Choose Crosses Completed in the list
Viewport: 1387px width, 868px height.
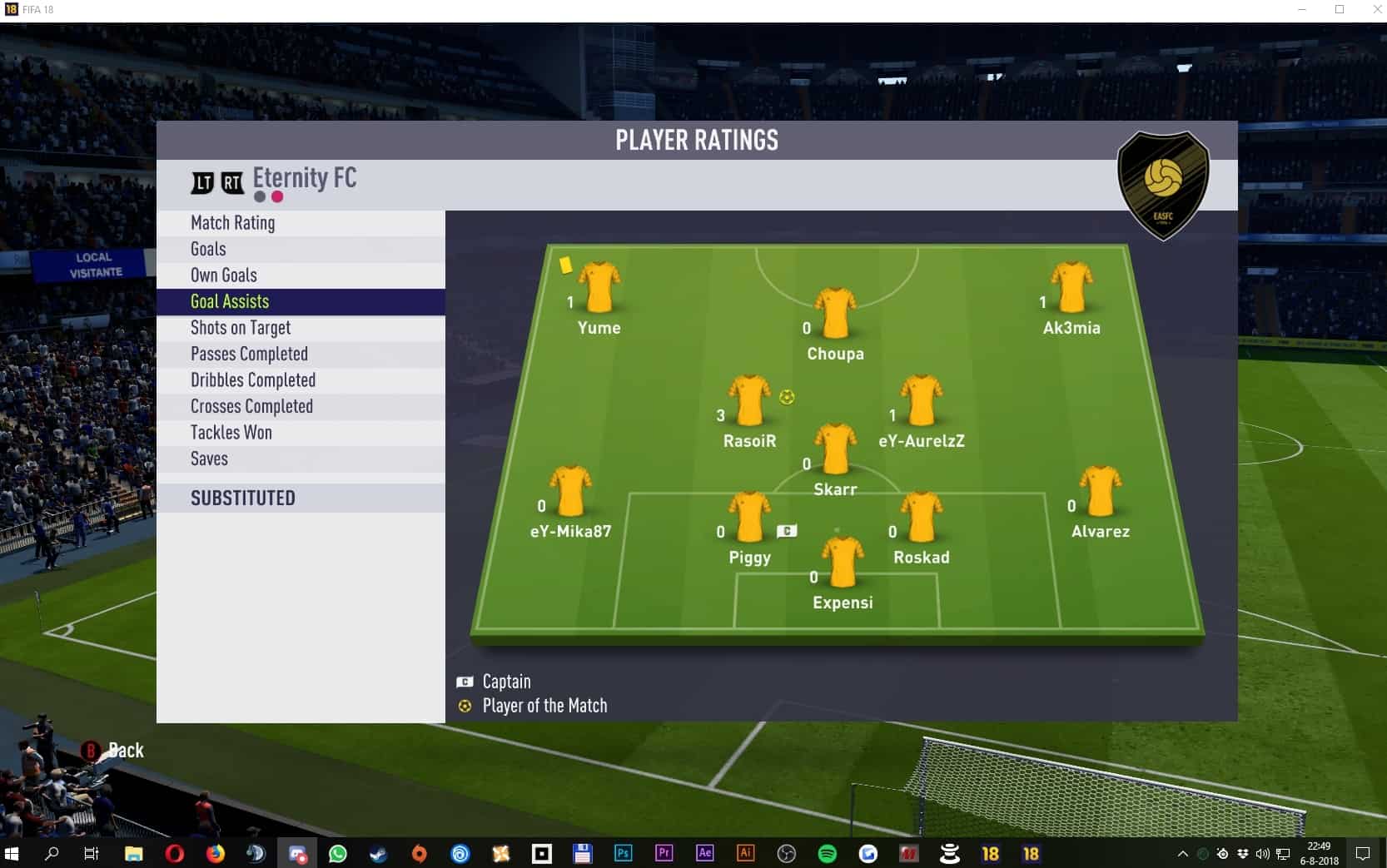click(251, 406)
